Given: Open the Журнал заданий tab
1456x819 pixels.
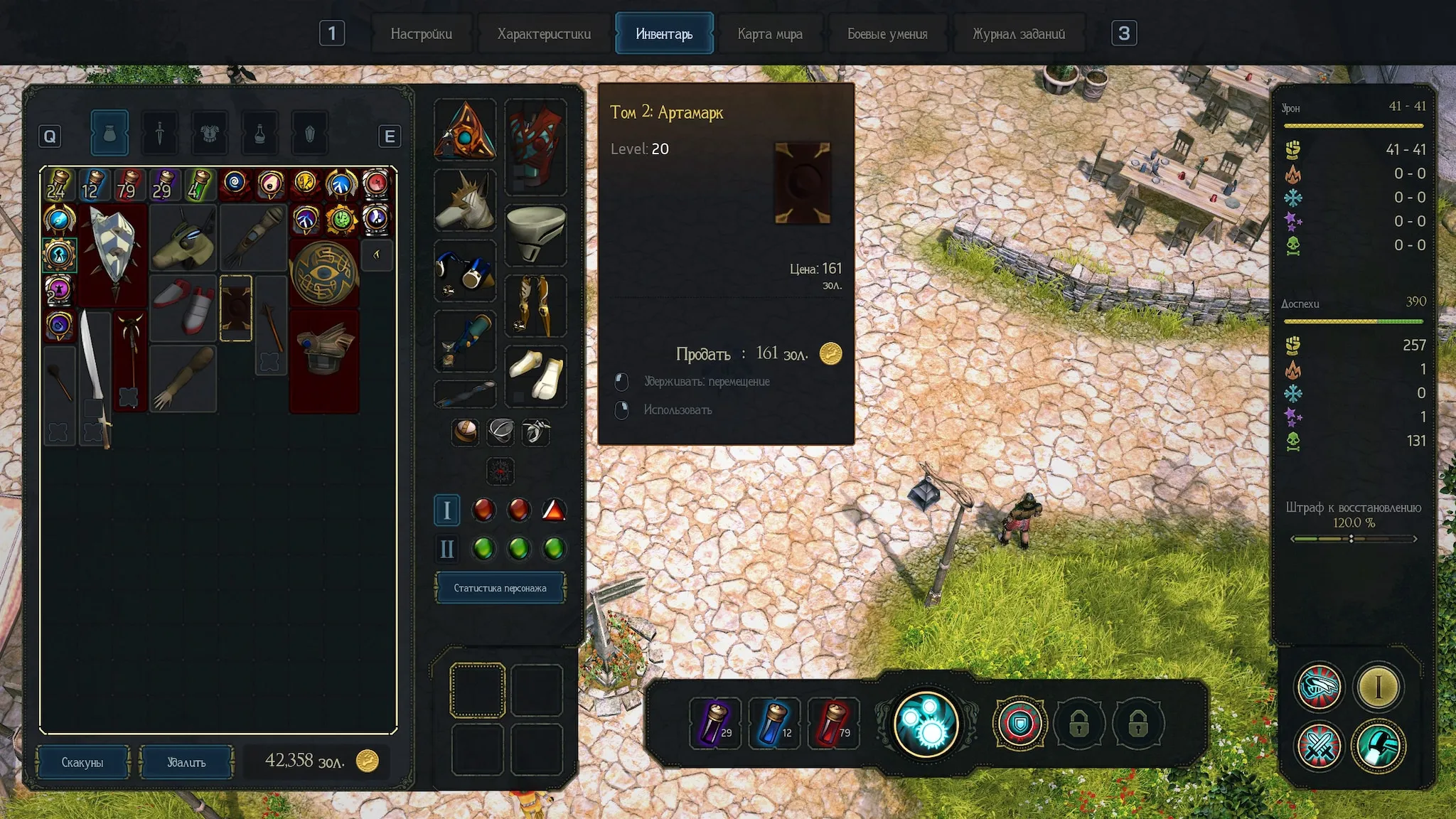Looking at the screenshot, I should [x=1019, y=33].
